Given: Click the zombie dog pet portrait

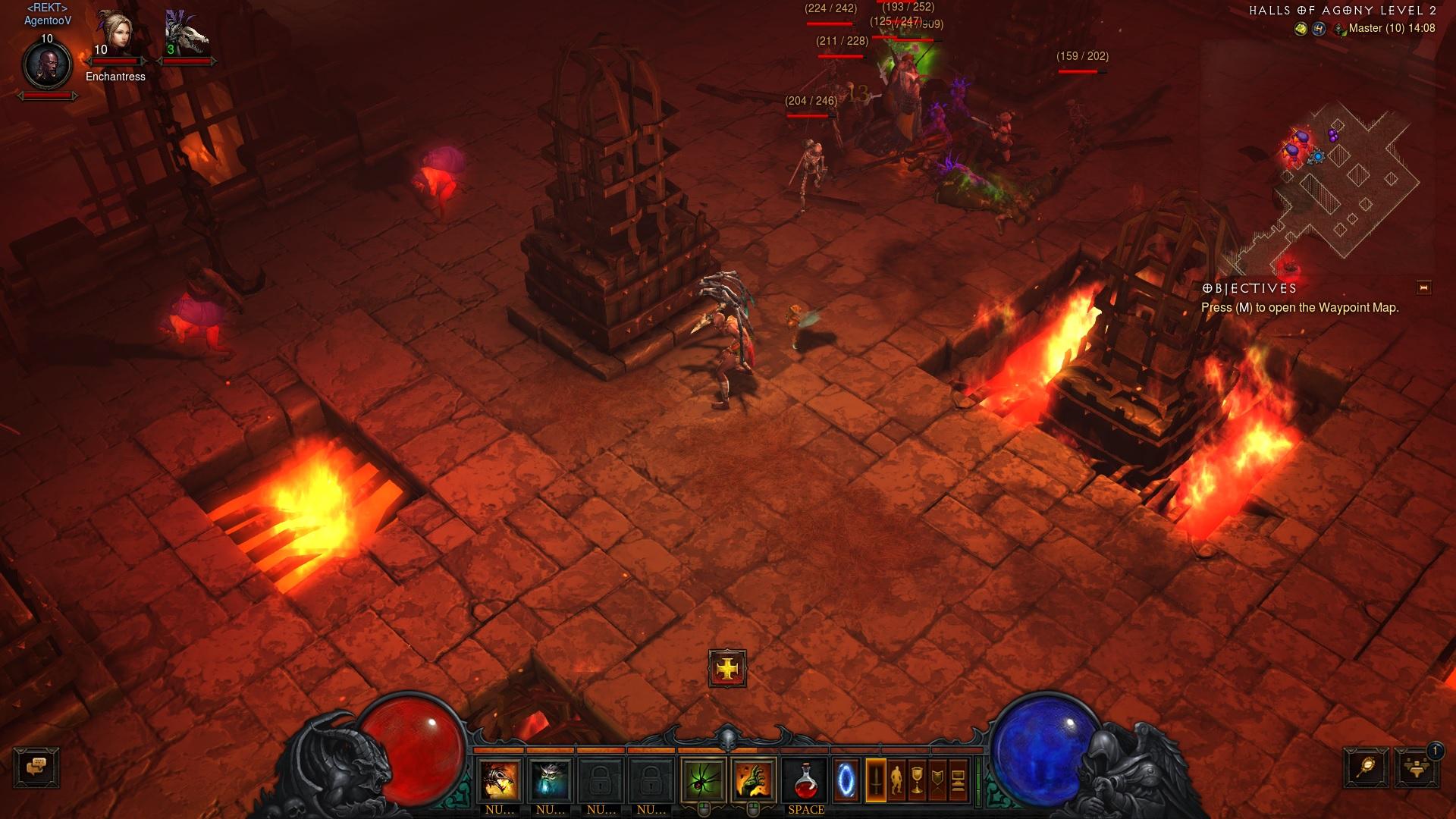Looking at the screenshot, I should 186,36.
